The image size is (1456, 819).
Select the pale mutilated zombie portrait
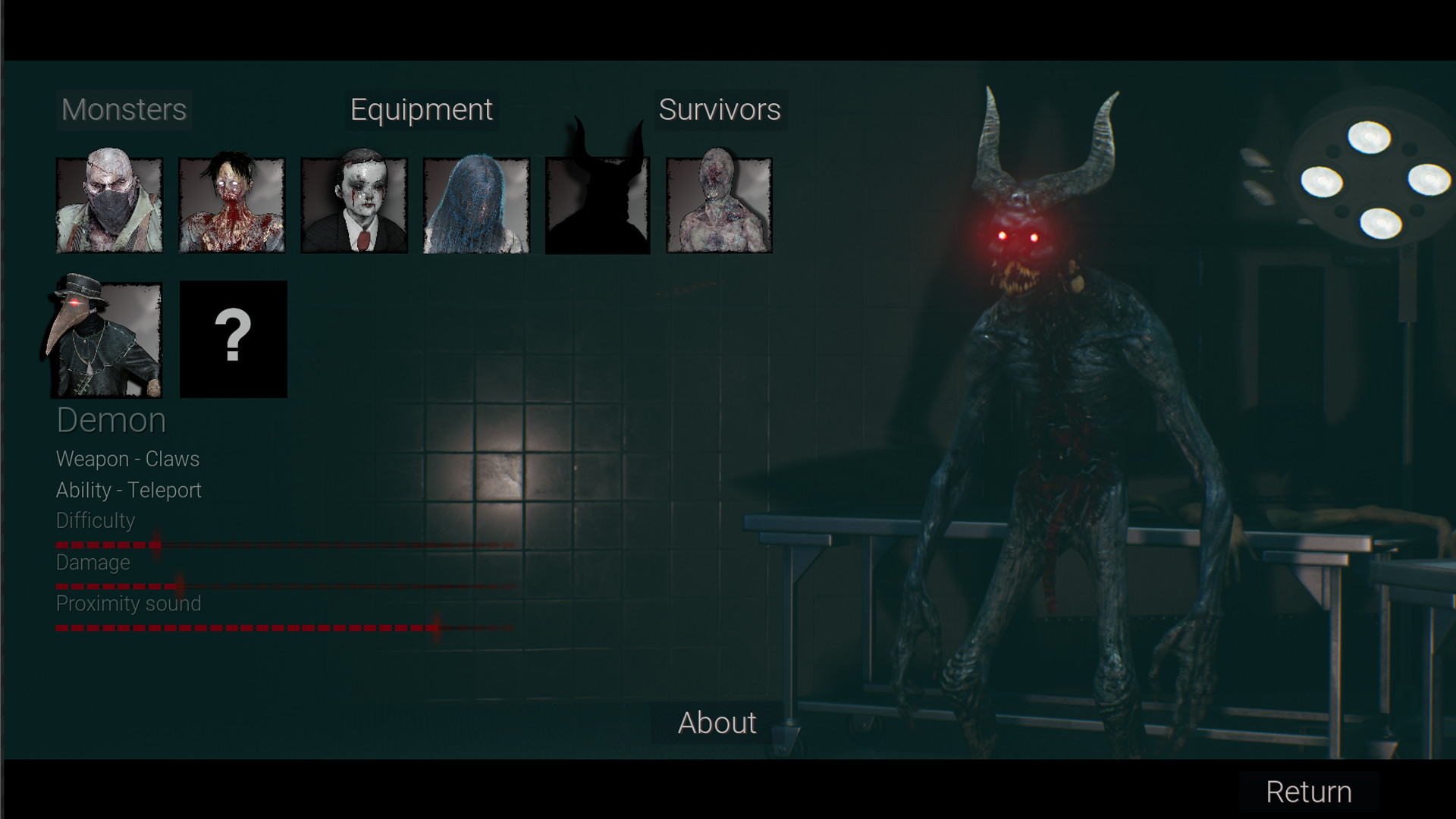[719, 205]
